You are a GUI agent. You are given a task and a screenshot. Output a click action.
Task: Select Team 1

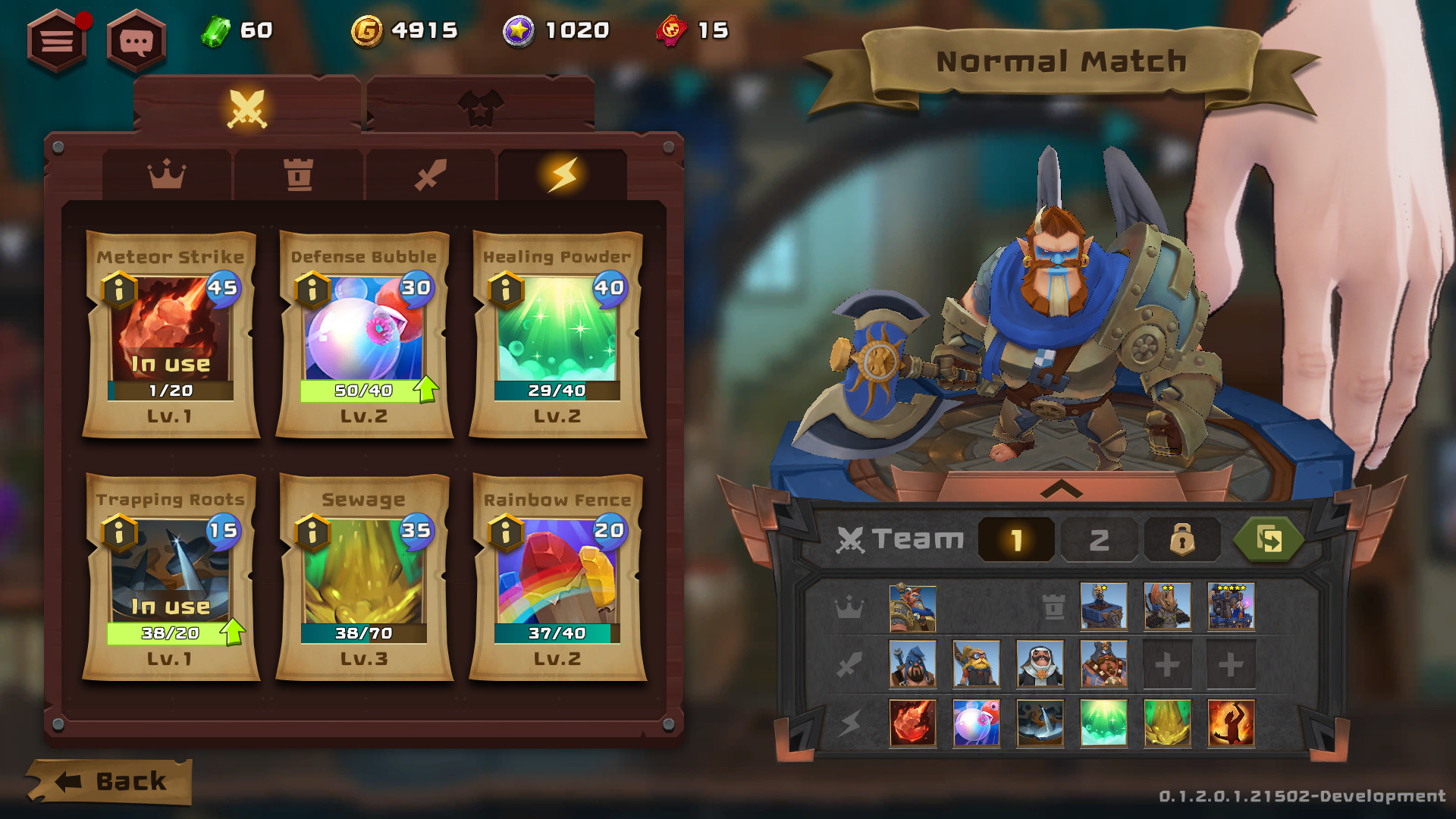click(1016, 540)
